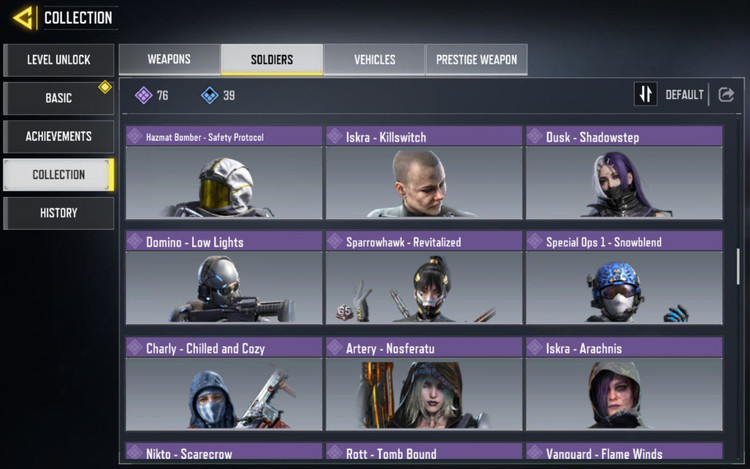Image resolution: width=750 pixels, height=469 pixels.
Task: Show the Achievements section
Action: [x=58, y=136]
